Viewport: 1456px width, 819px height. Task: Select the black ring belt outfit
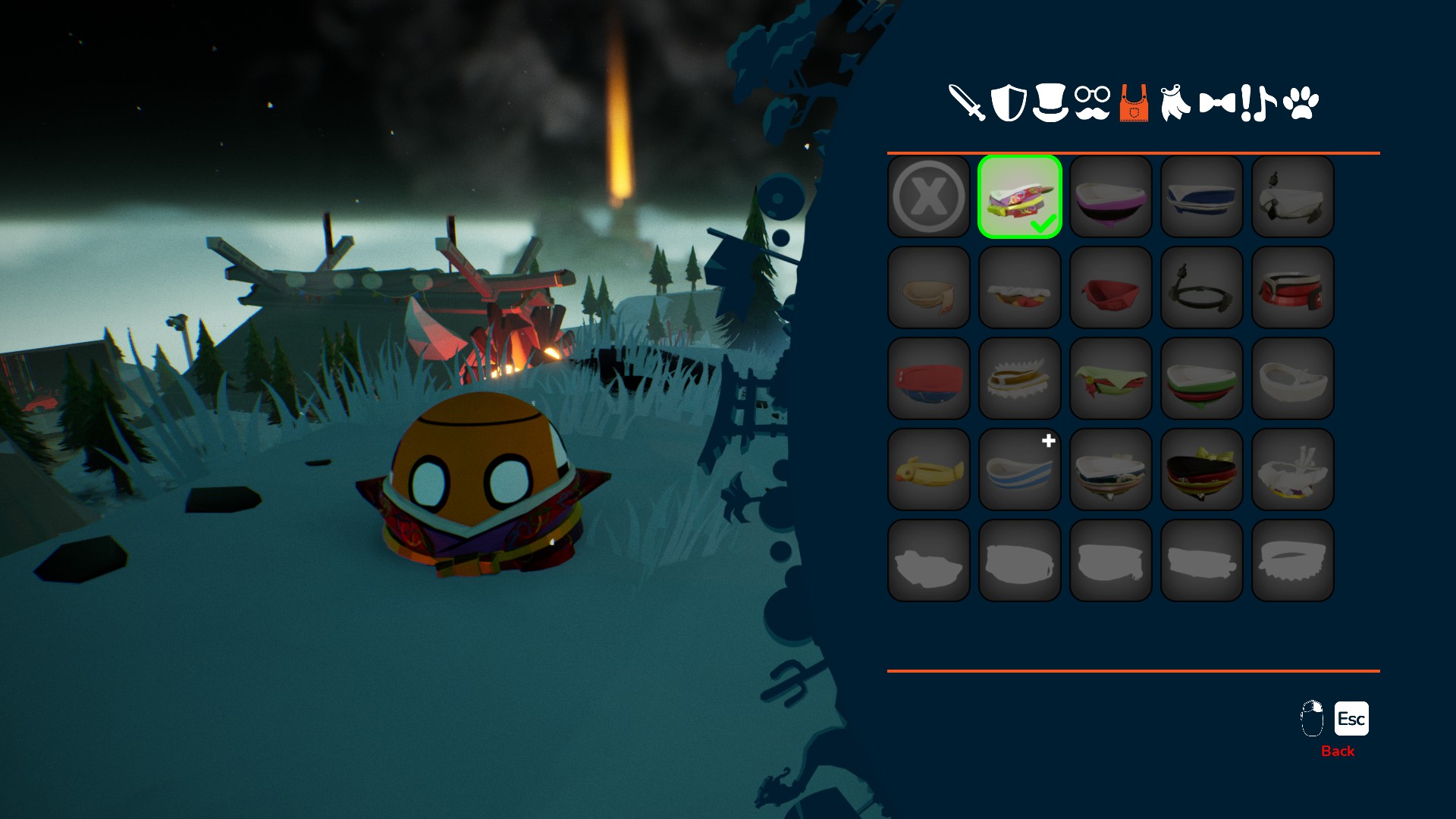click(x=1202, y=288)
